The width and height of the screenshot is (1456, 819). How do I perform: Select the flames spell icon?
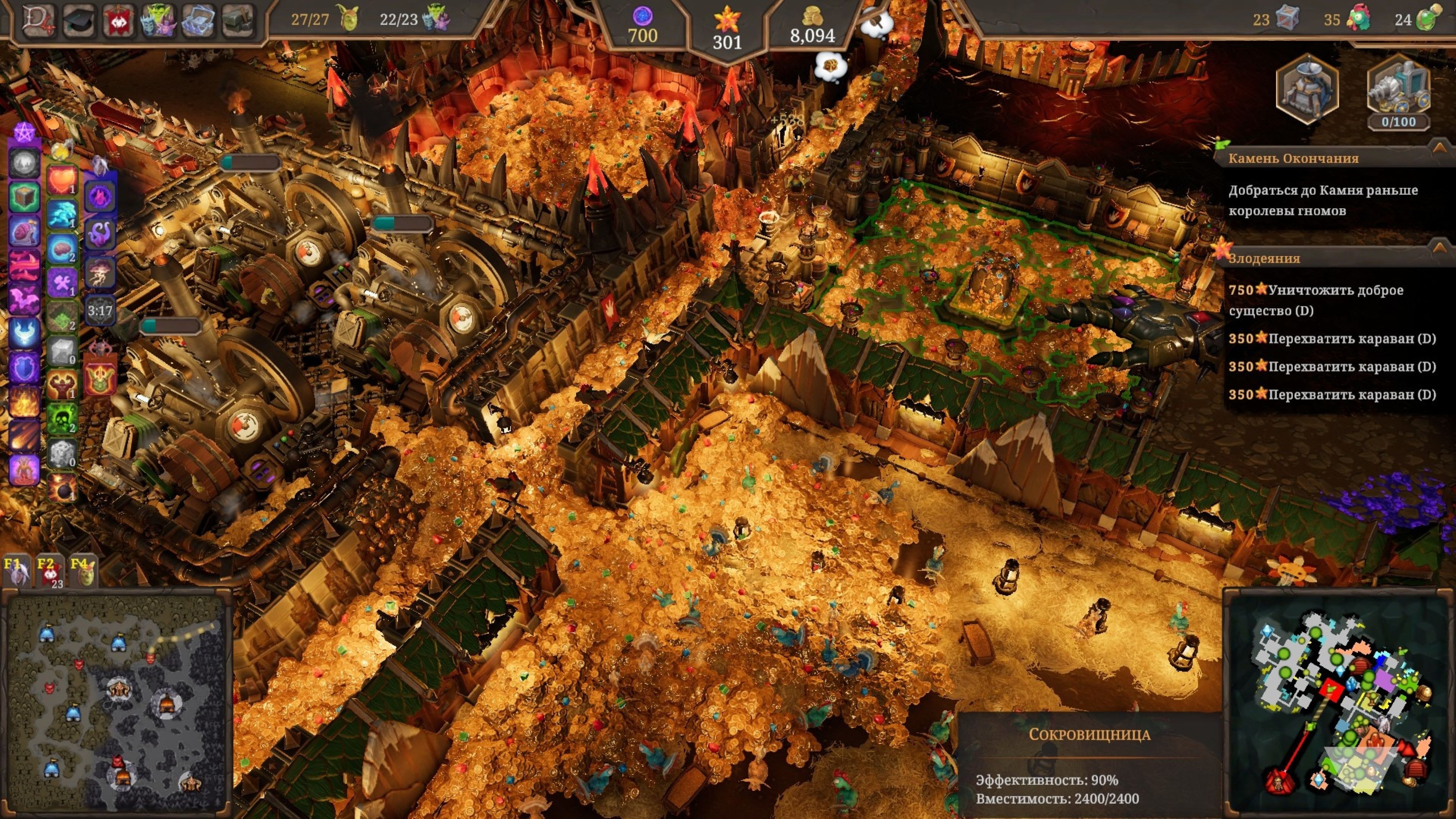[x=24, y=401]
